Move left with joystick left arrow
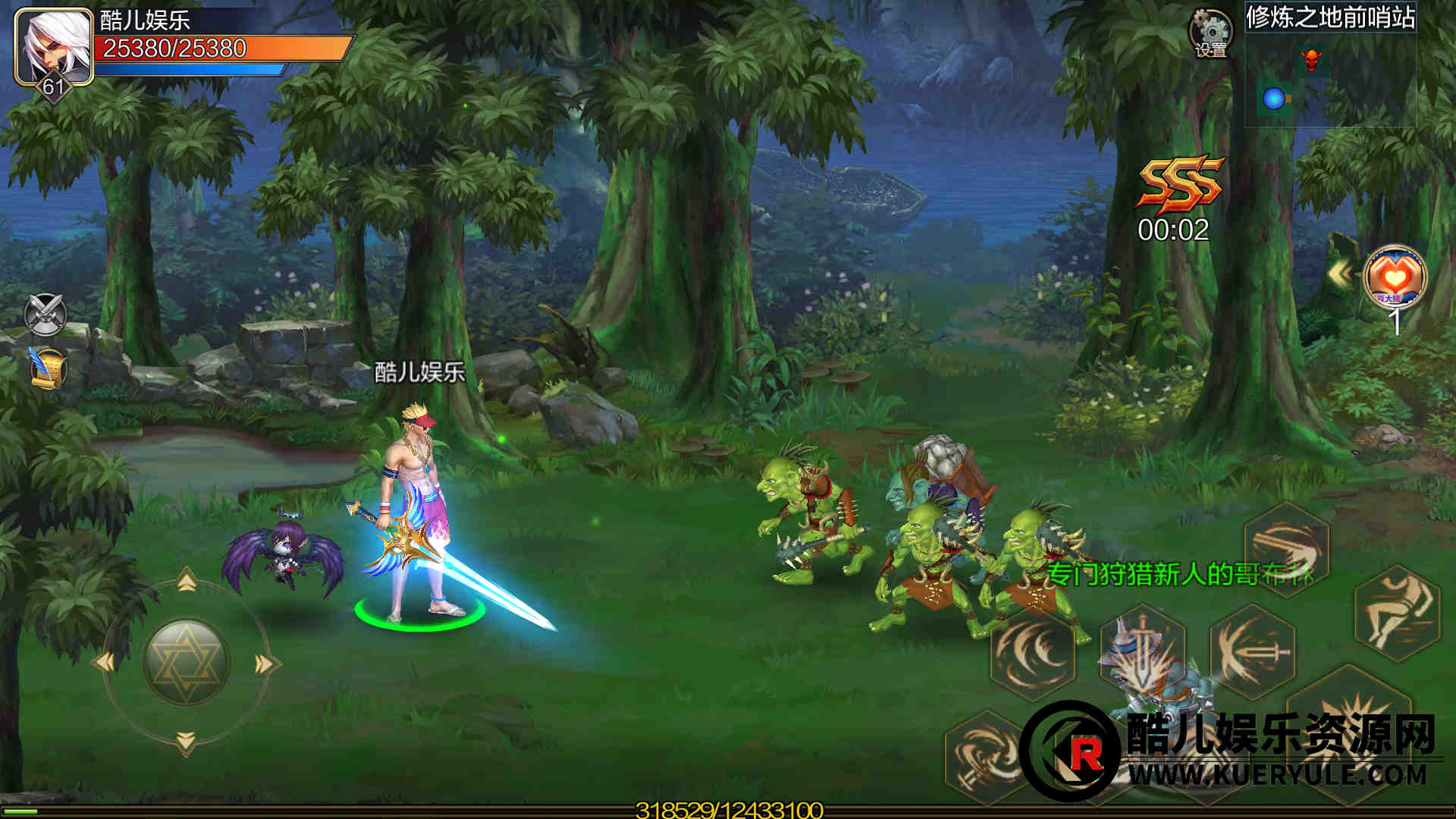Image resolution: width=1456 pixels, height=819 pixels. 105,663
